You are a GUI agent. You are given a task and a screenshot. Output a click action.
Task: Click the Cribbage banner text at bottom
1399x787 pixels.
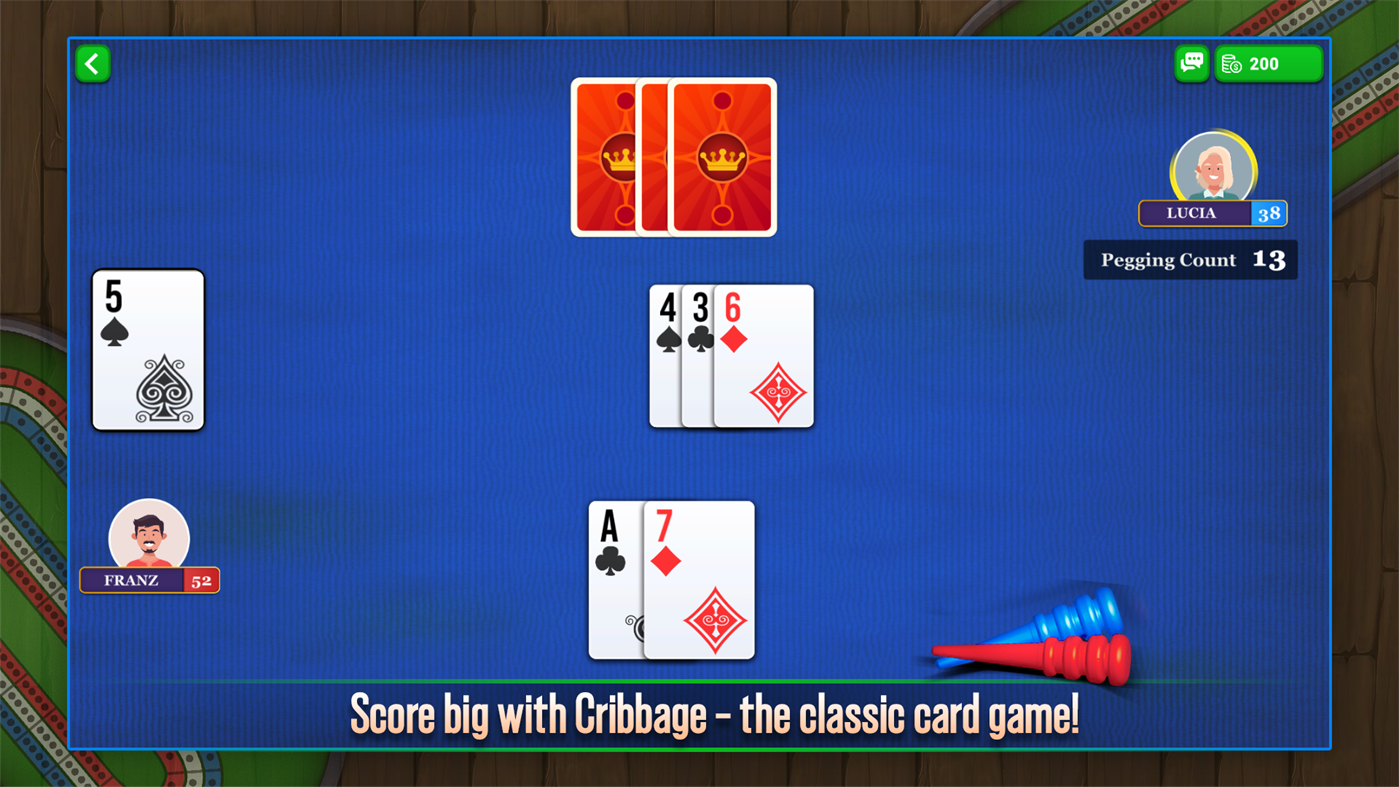pyautogui.click(x=713, y=716)
